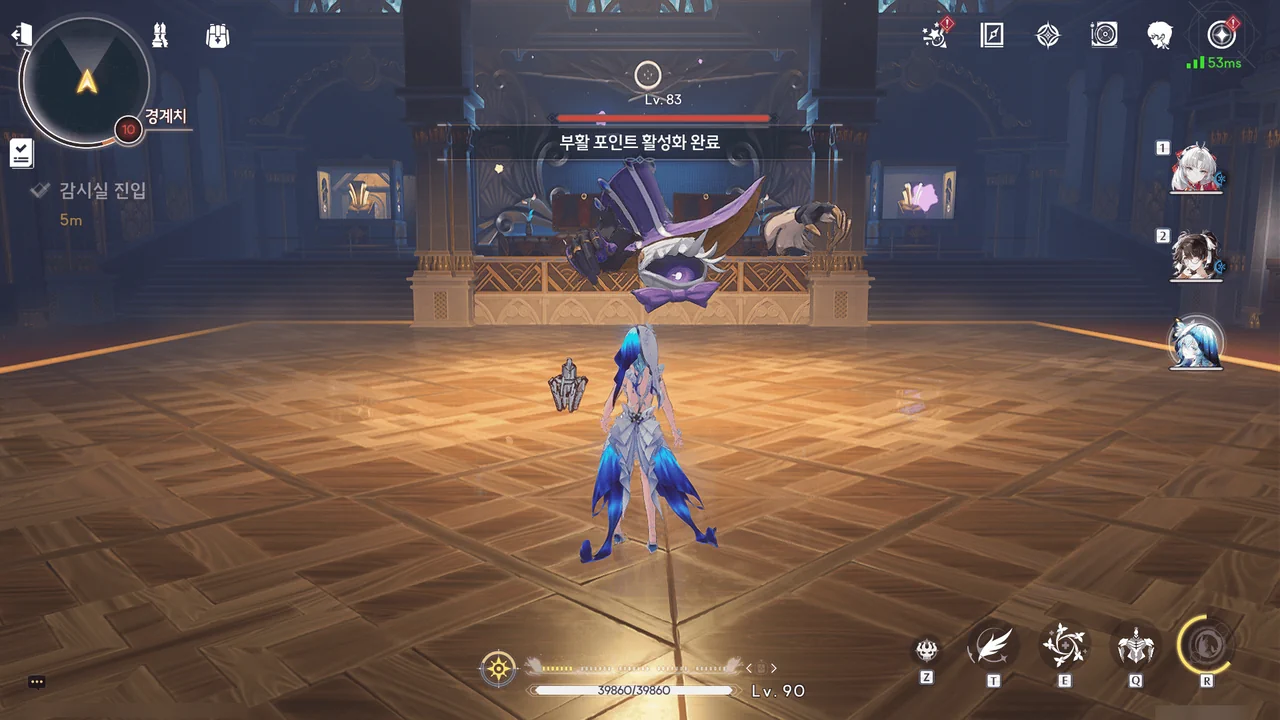This screenshot has width=1280, height=720.
Task: Open the chat bubble icon
Action: (x=37, y=682)
